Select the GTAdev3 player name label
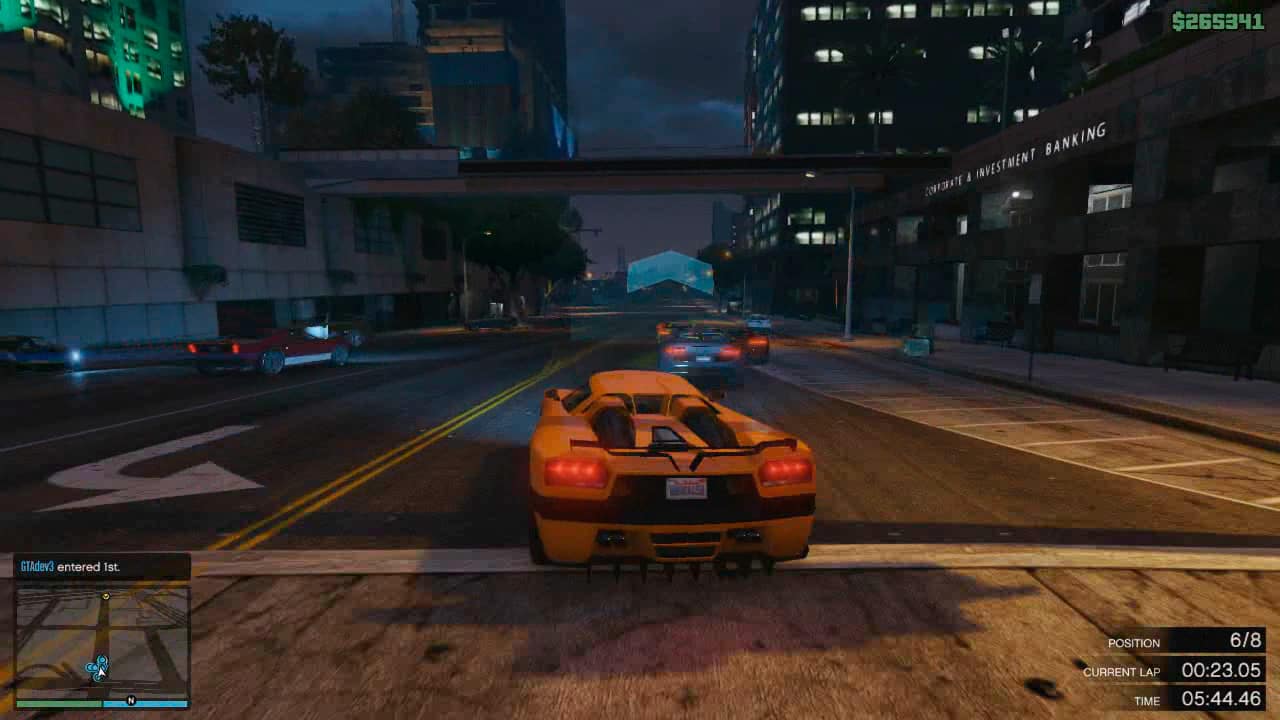Screen dimensions: 1280x720 [35, 566]
